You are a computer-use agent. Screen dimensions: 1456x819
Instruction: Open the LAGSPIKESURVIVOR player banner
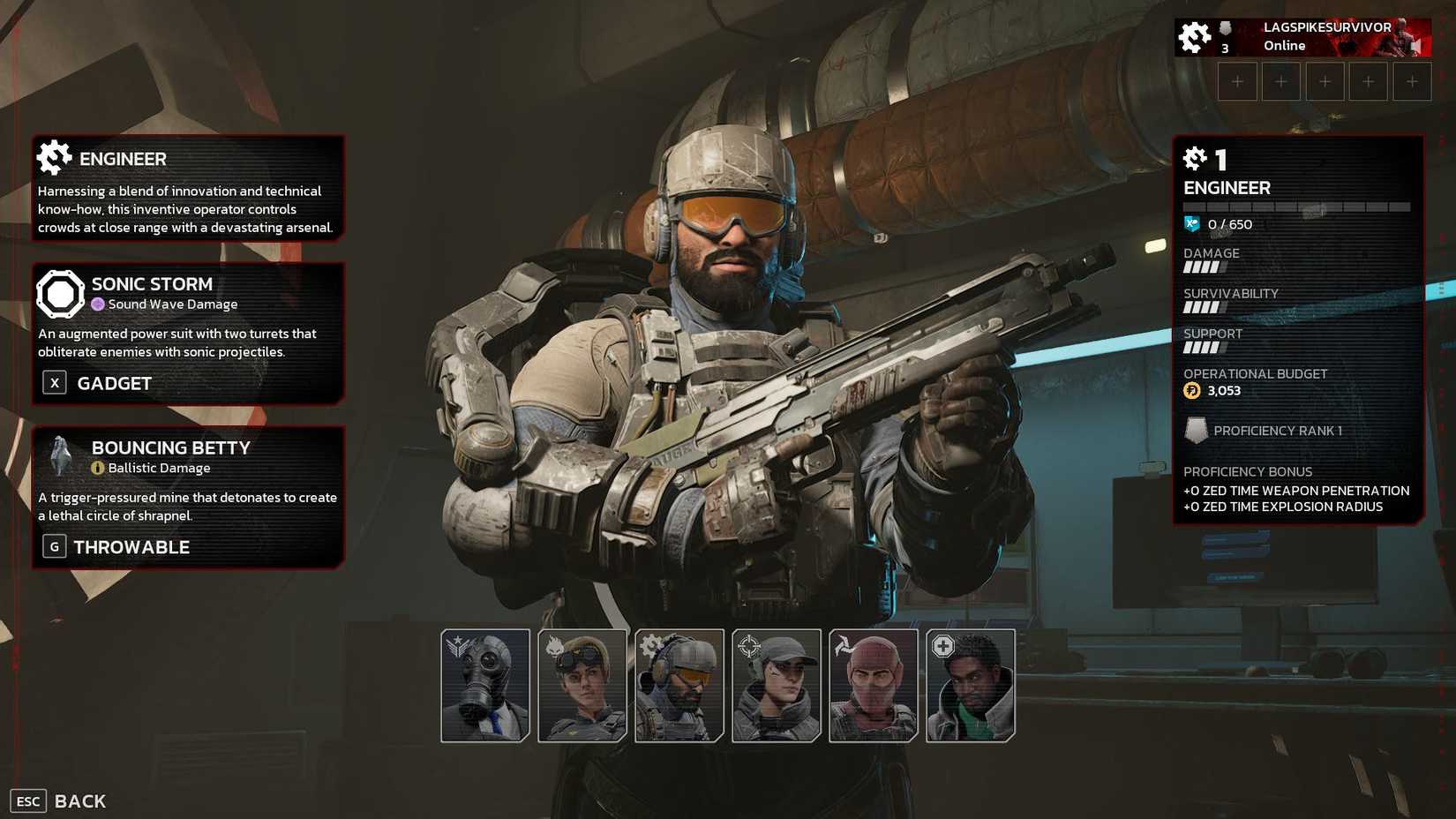point(1302,36)
